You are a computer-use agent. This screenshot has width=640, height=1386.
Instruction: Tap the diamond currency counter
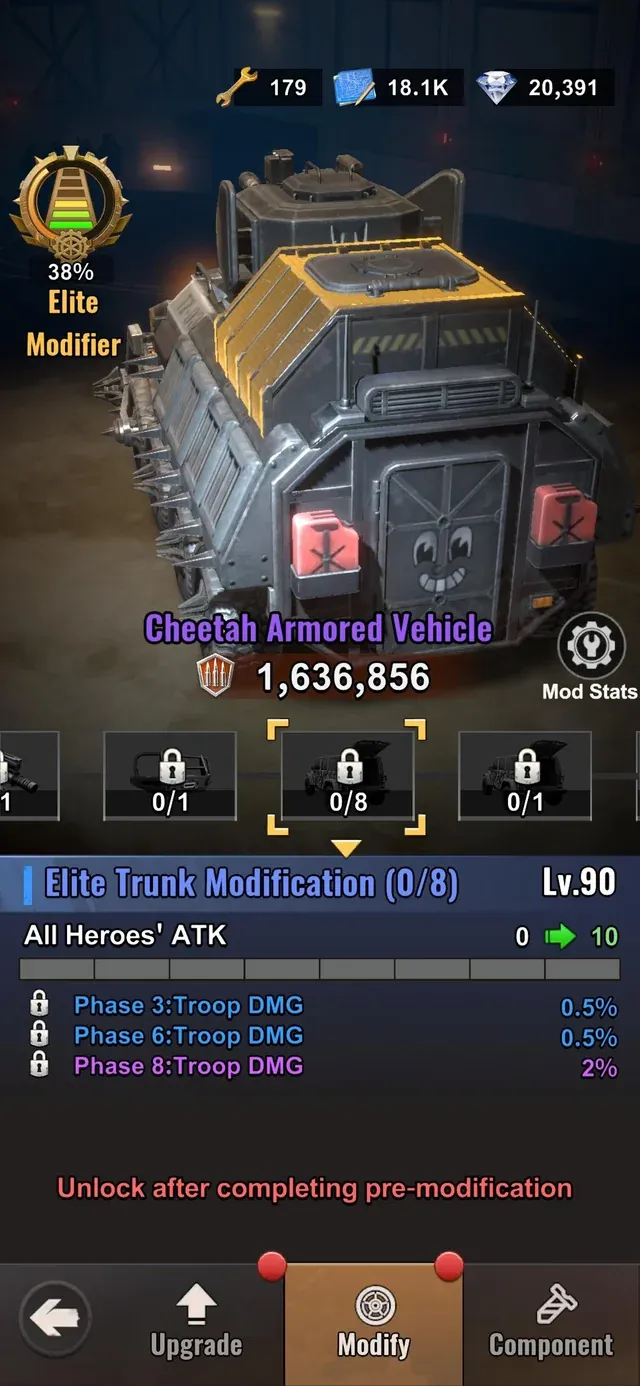coord(540,88)
